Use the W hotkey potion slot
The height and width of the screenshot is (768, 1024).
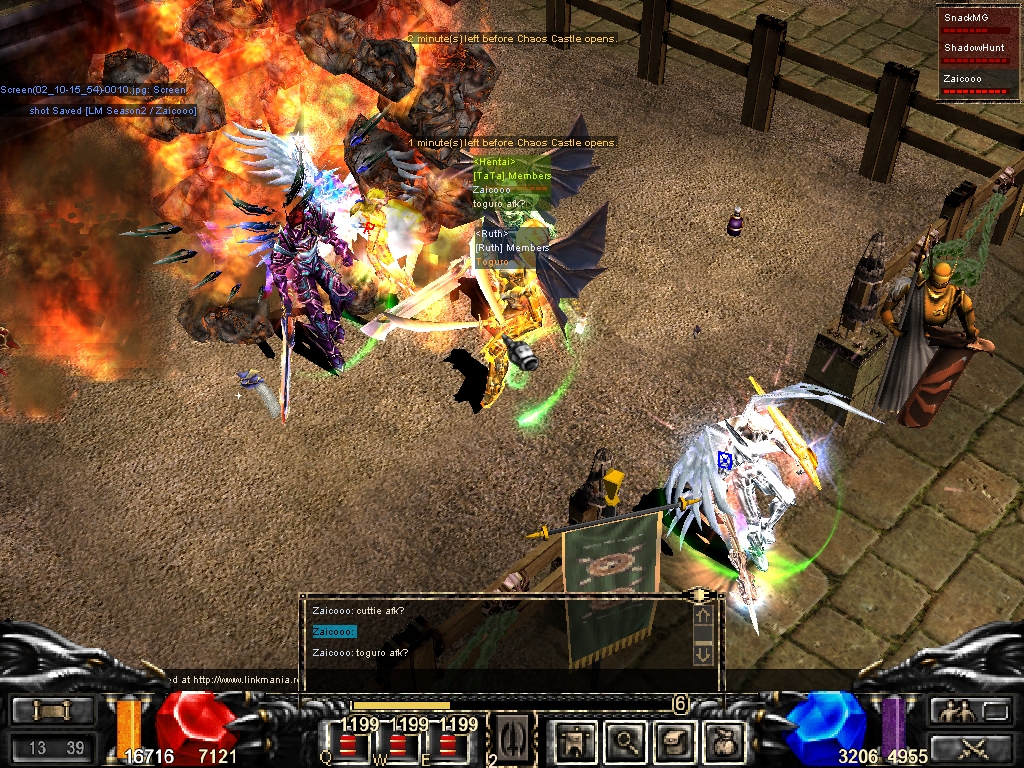[399, 743]
